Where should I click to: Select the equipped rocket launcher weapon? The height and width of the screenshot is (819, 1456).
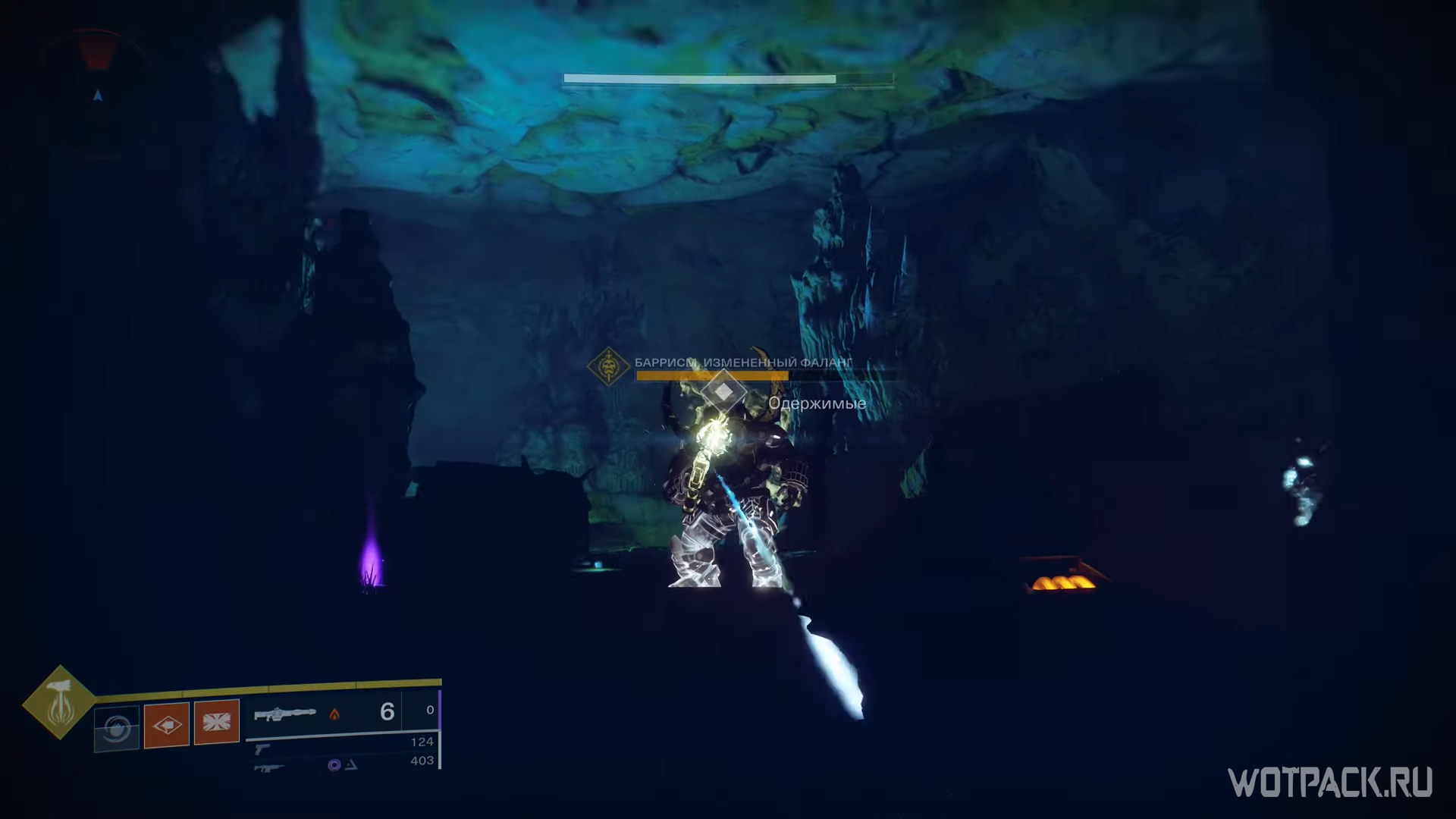pyautogui.click(x=284, y=714)
